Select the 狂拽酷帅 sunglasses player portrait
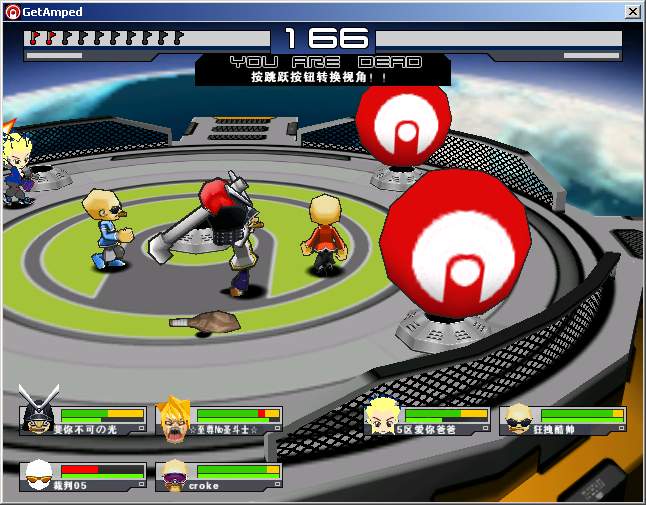This screenshot has height=505, width=646. 517,419
